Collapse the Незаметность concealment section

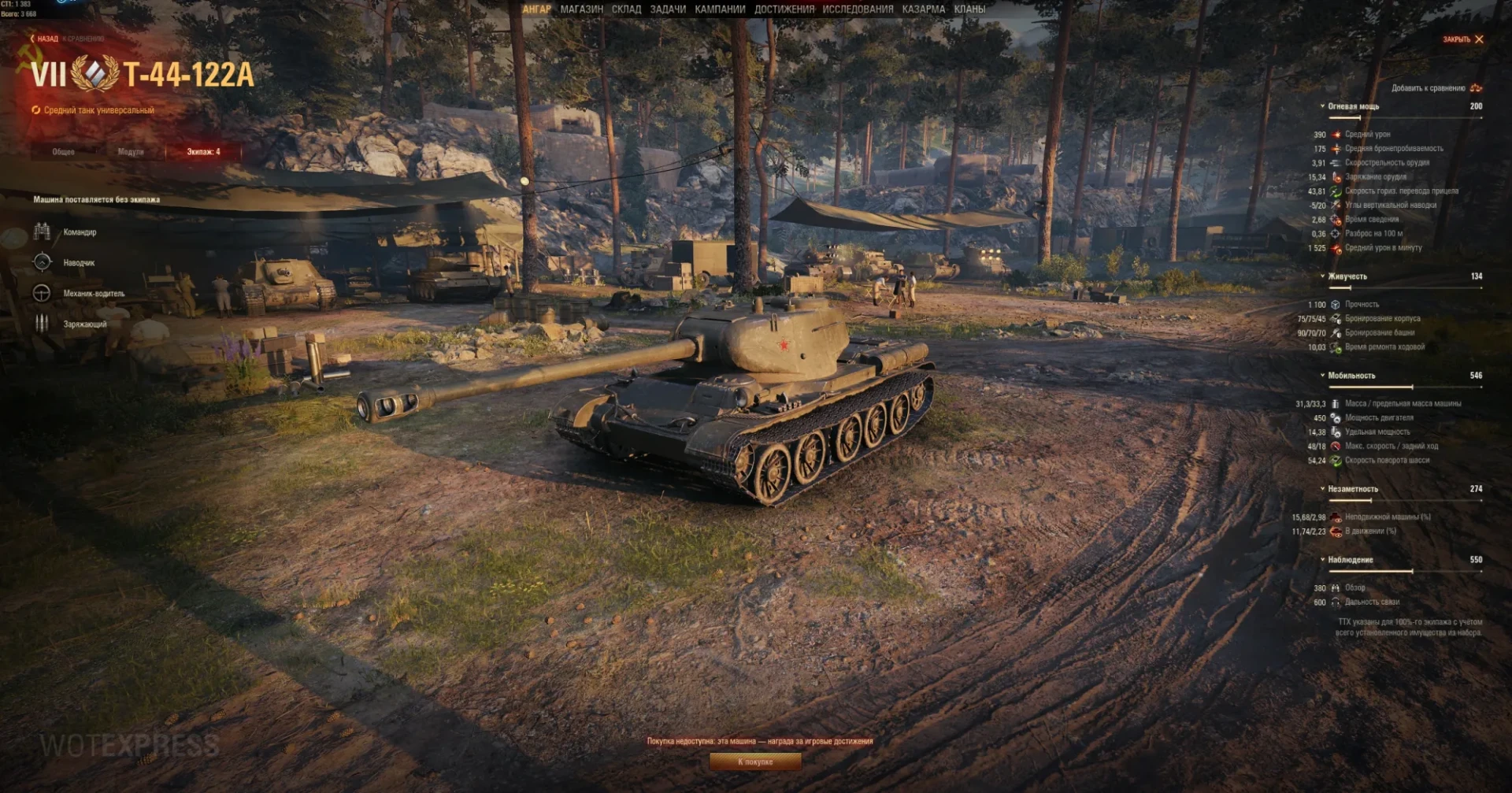click(x=1352, y=489)
